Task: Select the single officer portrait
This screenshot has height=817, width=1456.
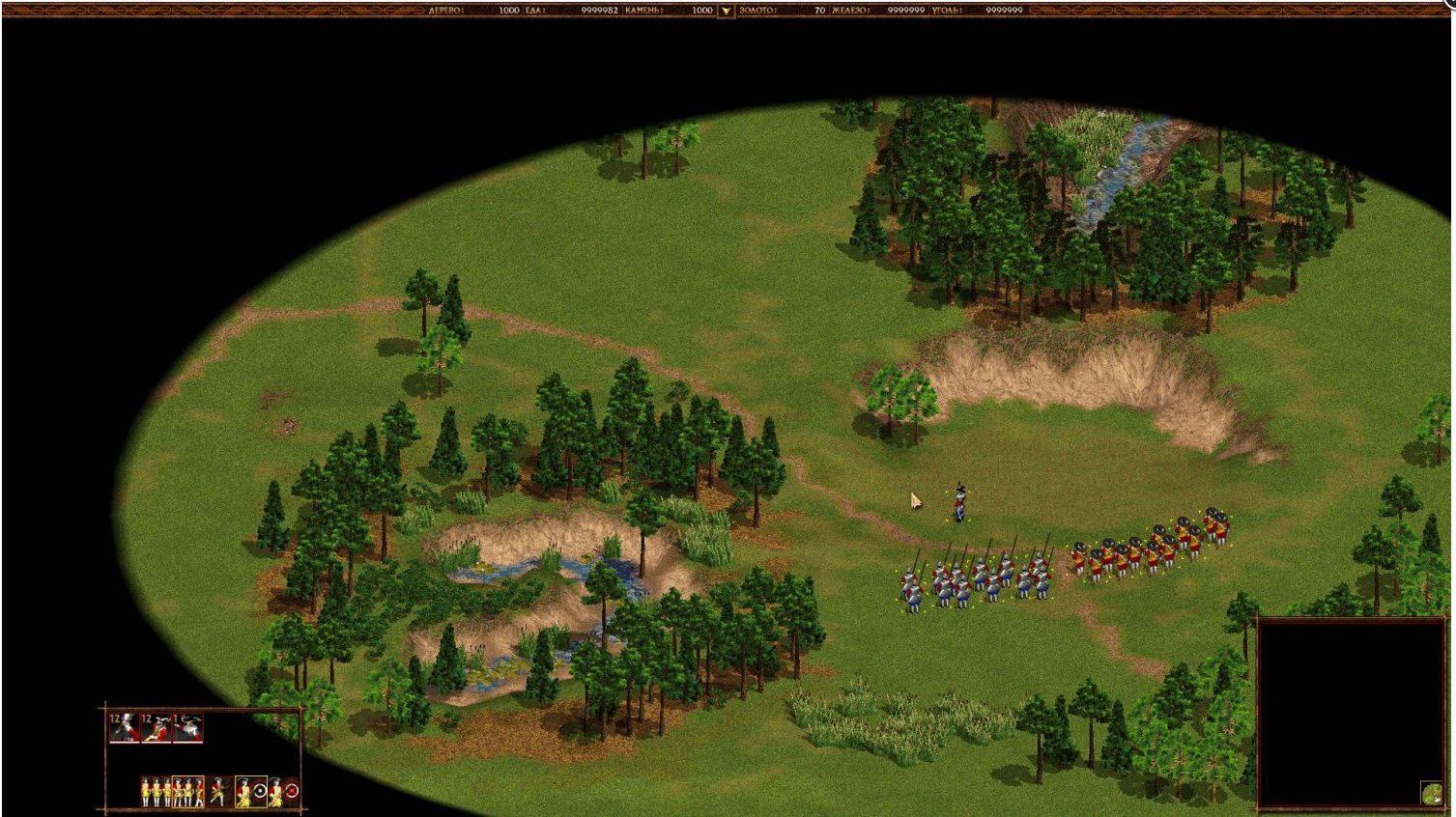Action: (x=188, y=728)
